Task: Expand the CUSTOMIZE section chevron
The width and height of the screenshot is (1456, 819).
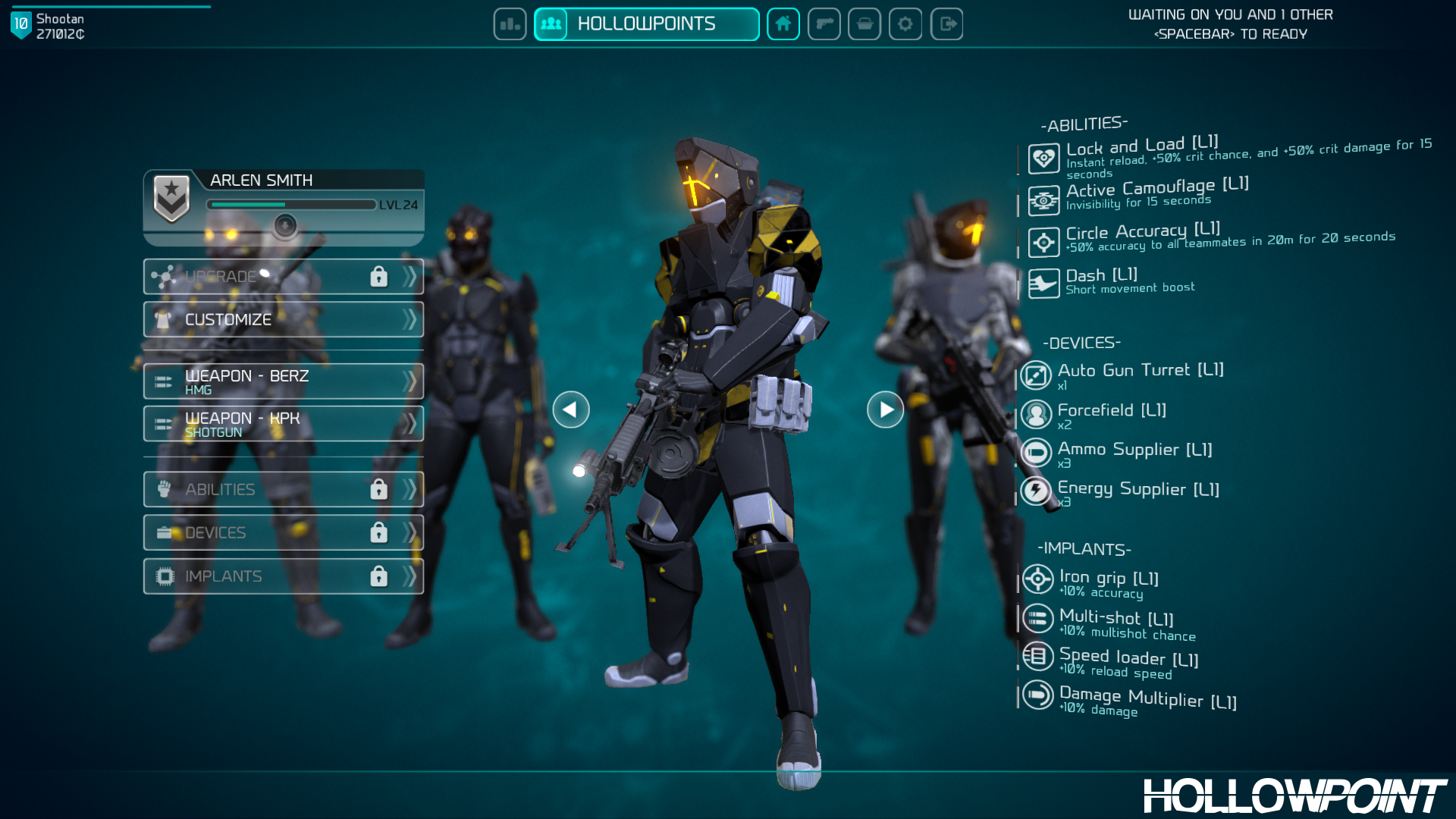Action: coord(410,319)
